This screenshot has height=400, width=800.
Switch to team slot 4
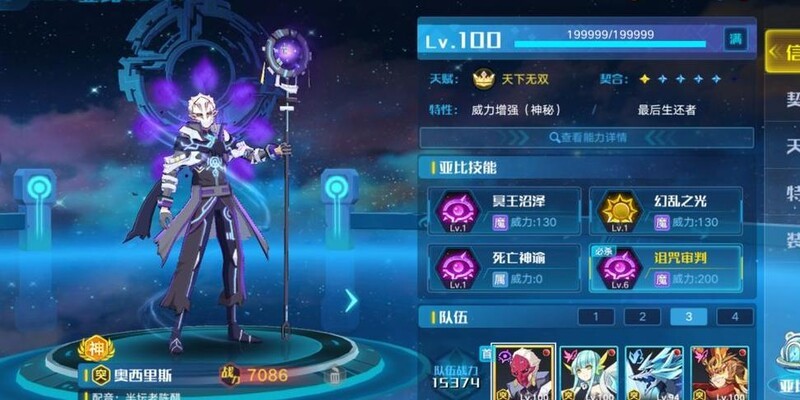(x=734, y=318)
